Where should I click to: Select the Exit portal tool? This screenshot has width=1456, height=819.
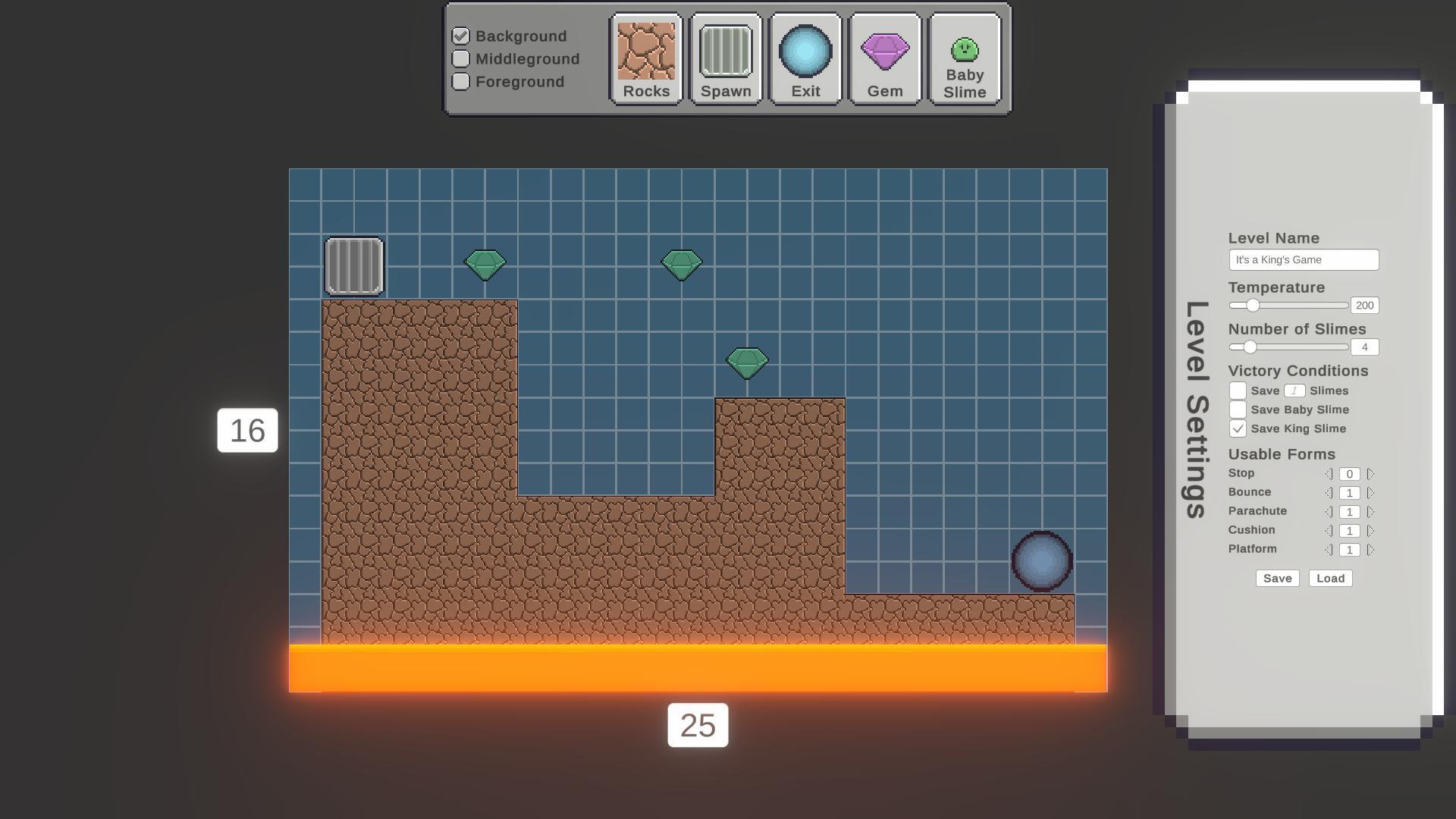point(805,50)
